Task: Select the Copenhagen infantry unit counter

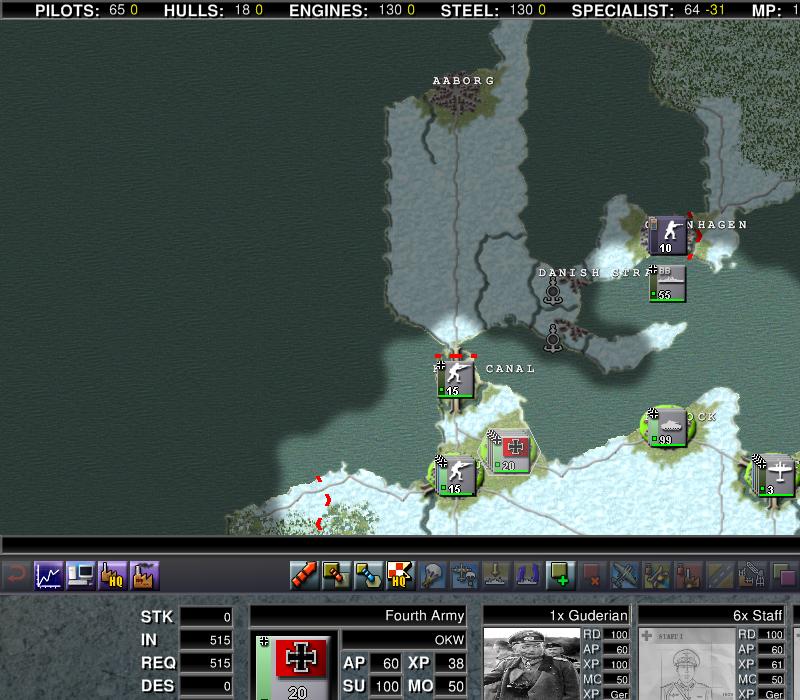Action: click(x=667, y=235)
